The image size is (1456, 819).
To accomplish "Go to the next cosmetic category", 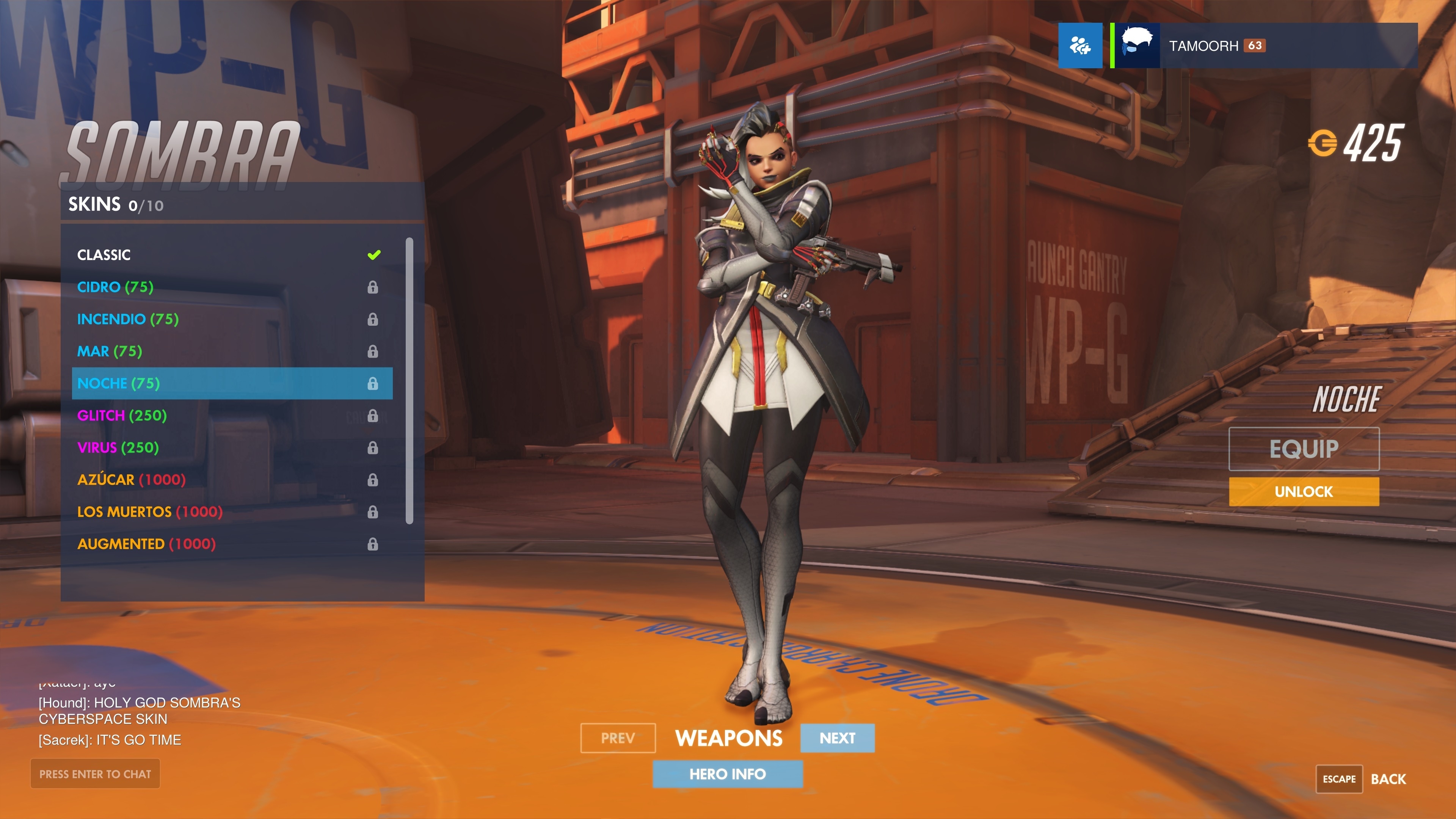I will (x=837, y=738).
